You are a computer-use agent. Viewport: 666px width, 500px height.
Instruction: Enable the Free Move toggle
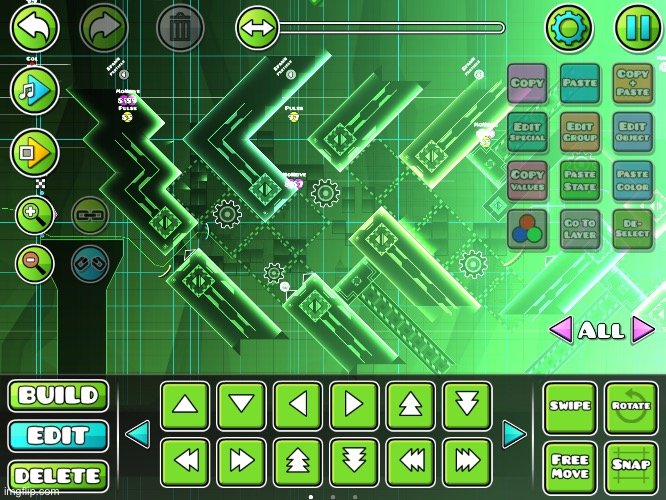point(570,467)
